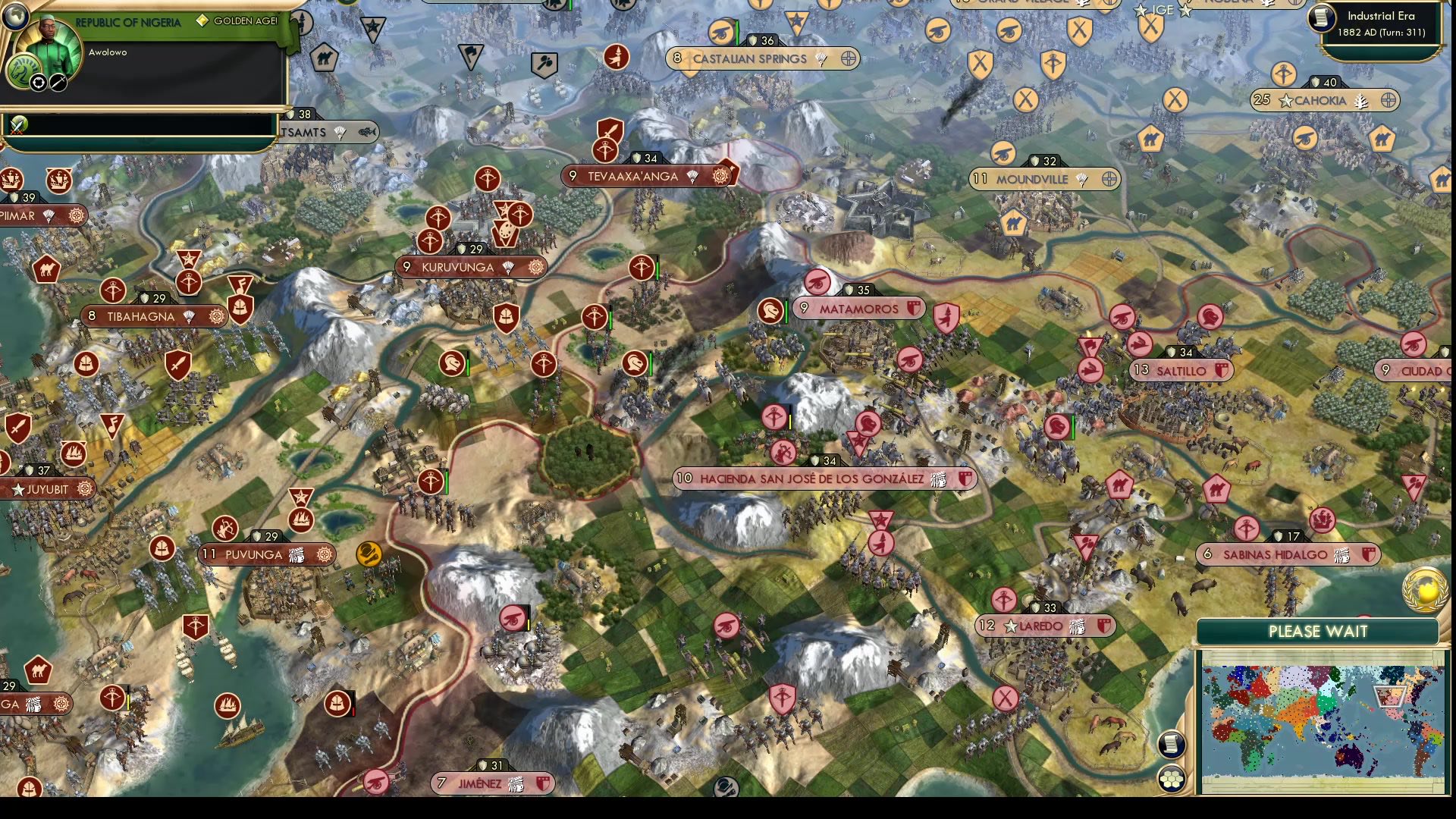
Task: Click the Hacienda San José de los González banner
Action: click(x=823, y=479)
